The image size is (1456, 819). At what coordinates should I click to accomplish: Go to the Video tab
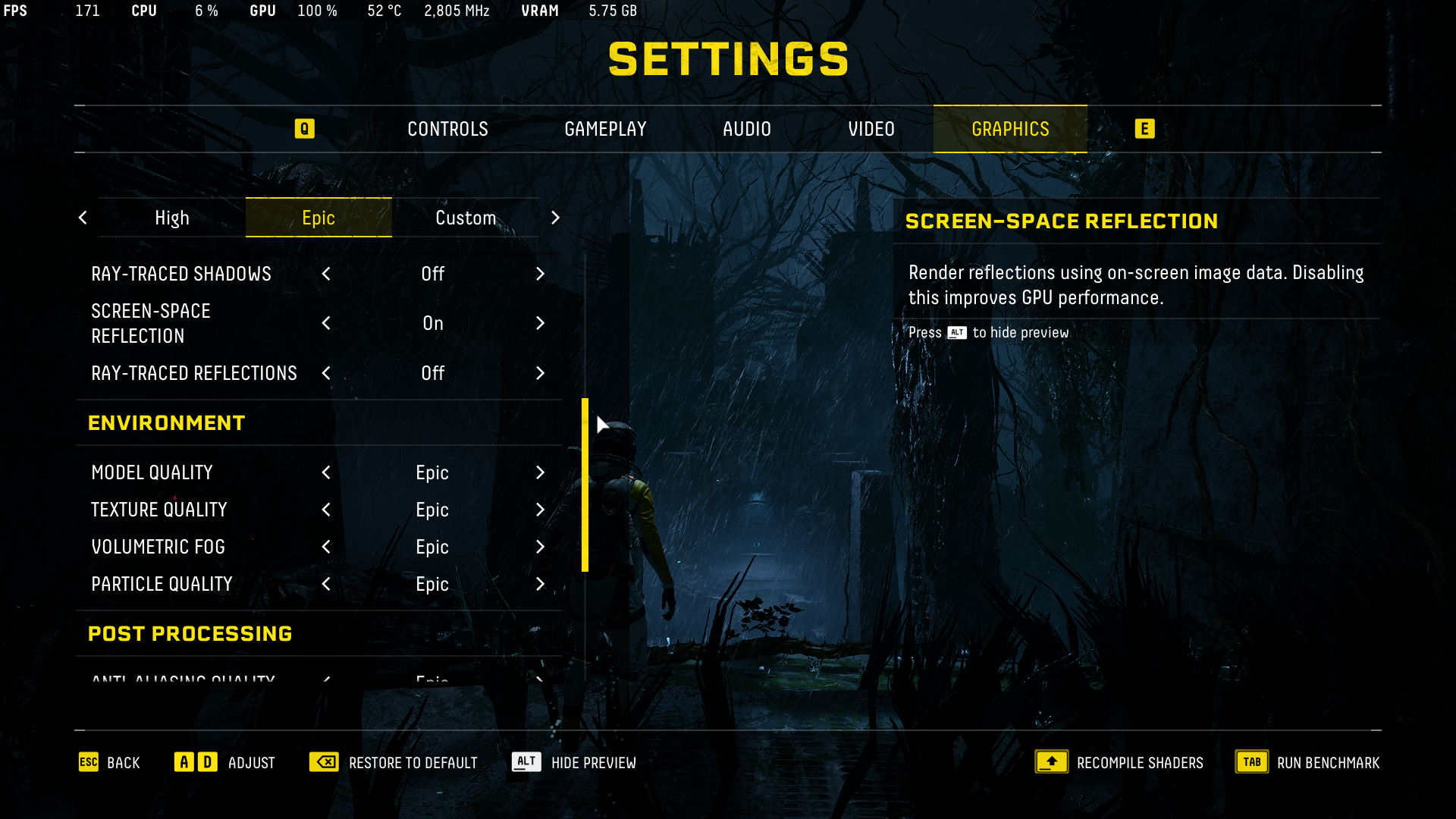871,129
